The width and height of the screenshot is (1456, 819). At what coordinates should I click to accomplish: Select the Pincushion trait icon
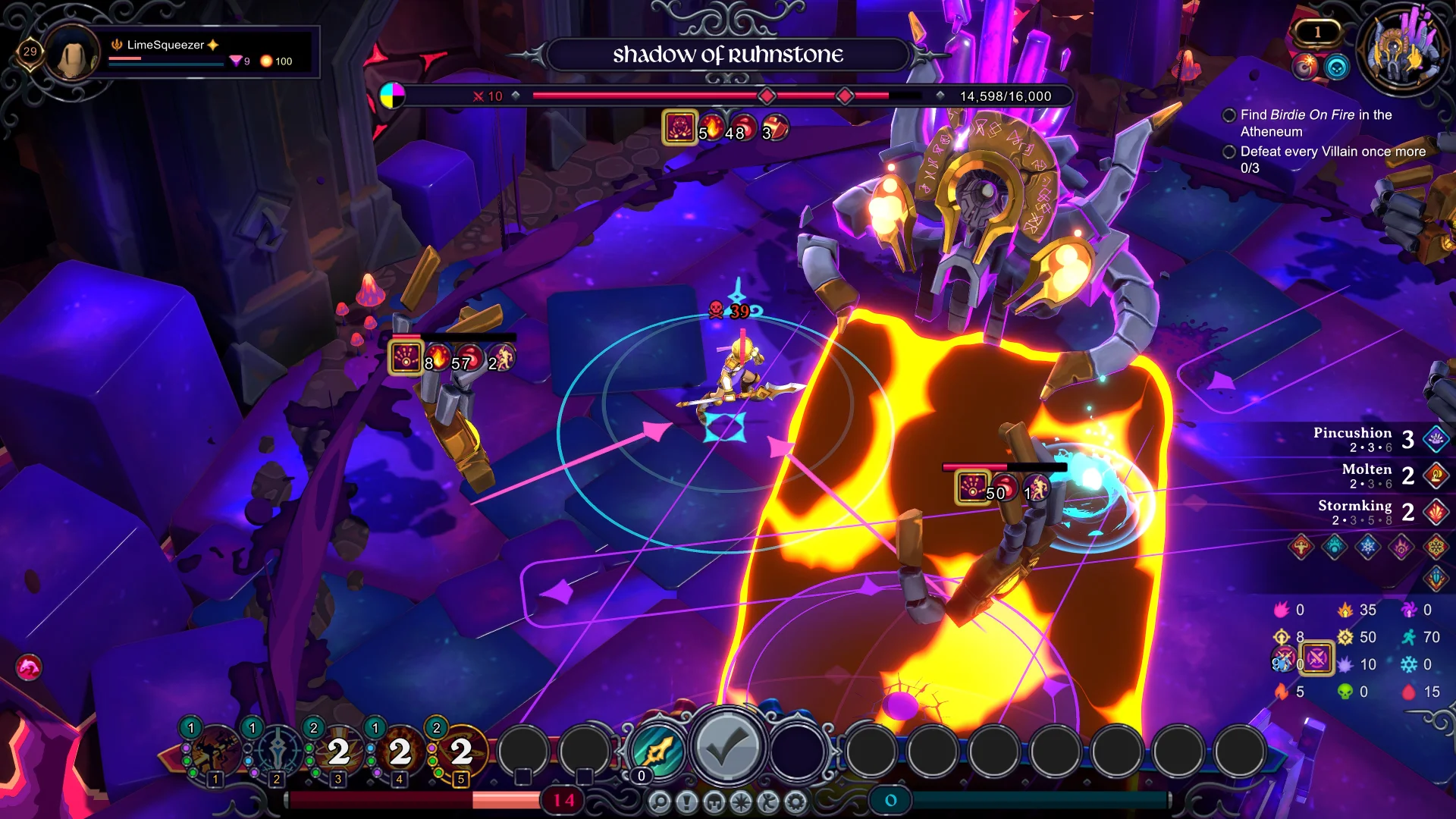(x=1436, y=439)
